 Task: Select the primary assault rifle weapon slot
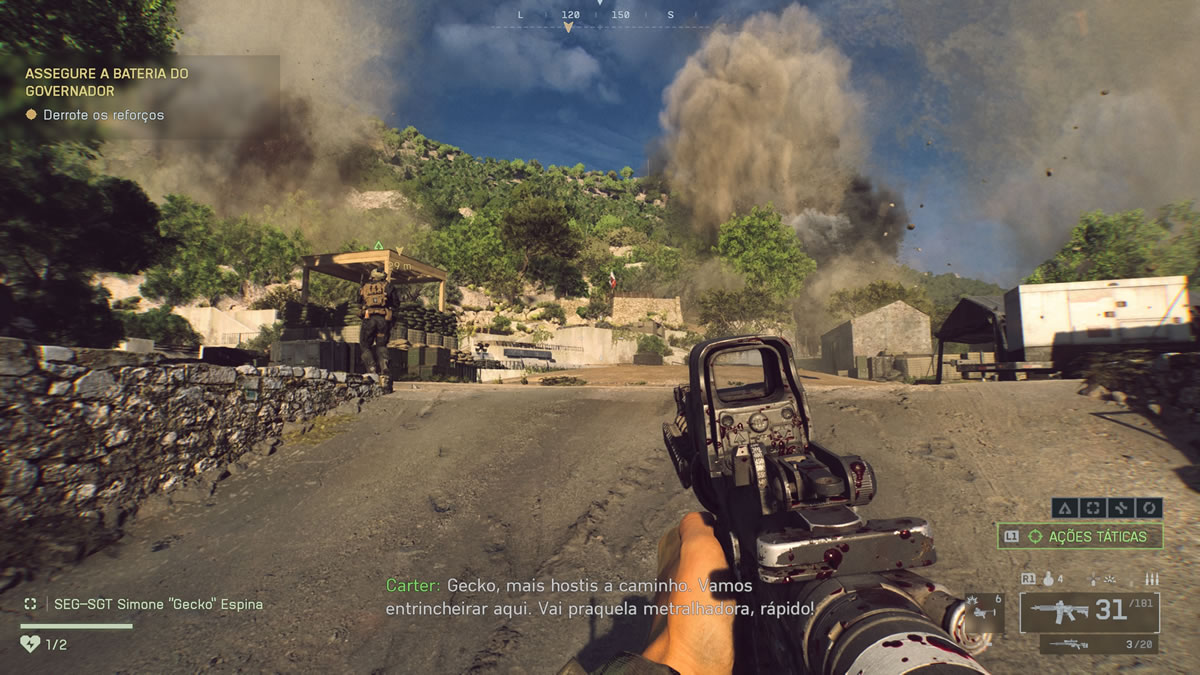[1089, 611]
